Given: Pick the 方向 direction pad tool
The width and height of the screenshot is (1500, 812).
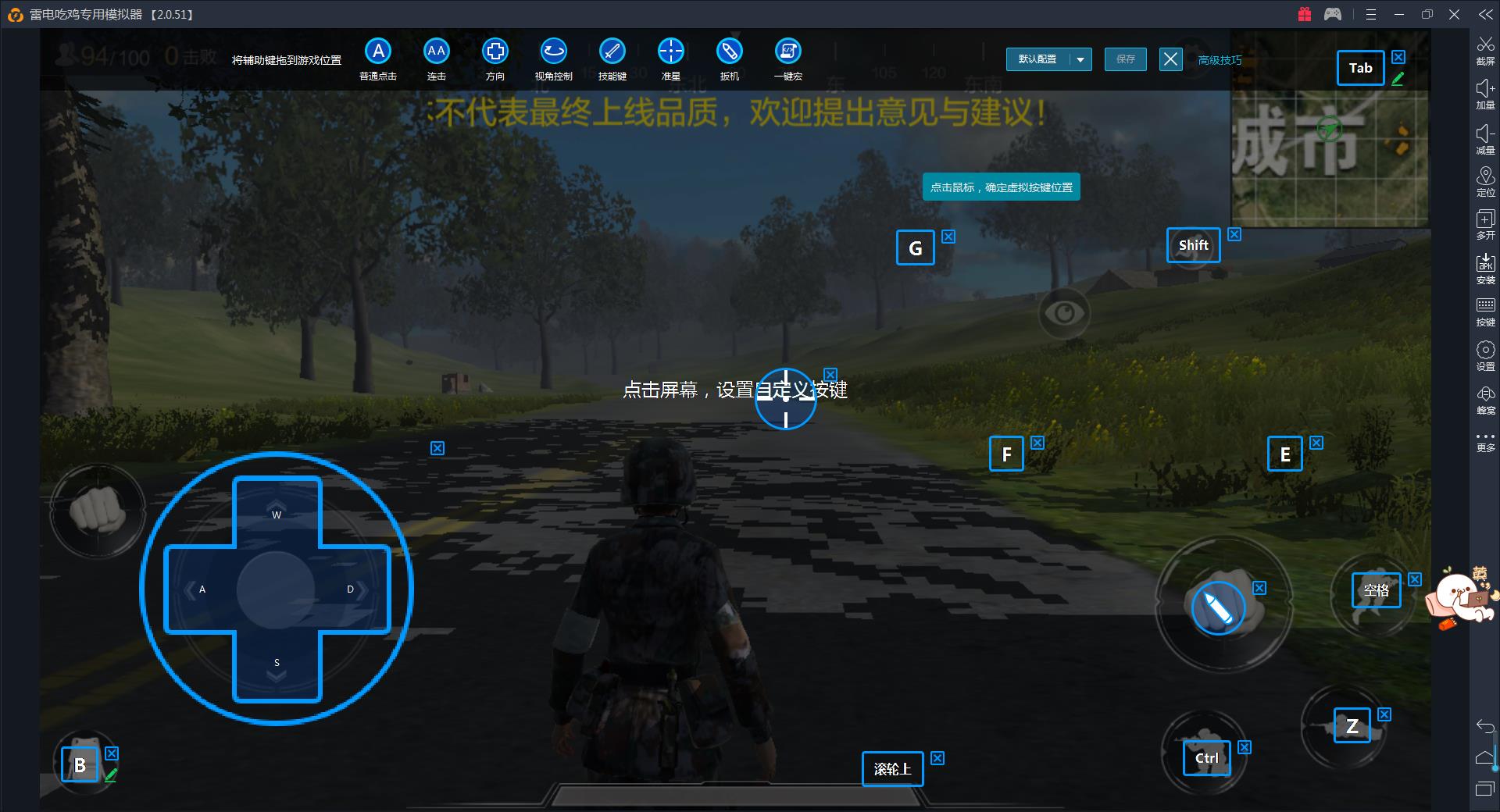Looking at the screenshot, I should (495, 52).
